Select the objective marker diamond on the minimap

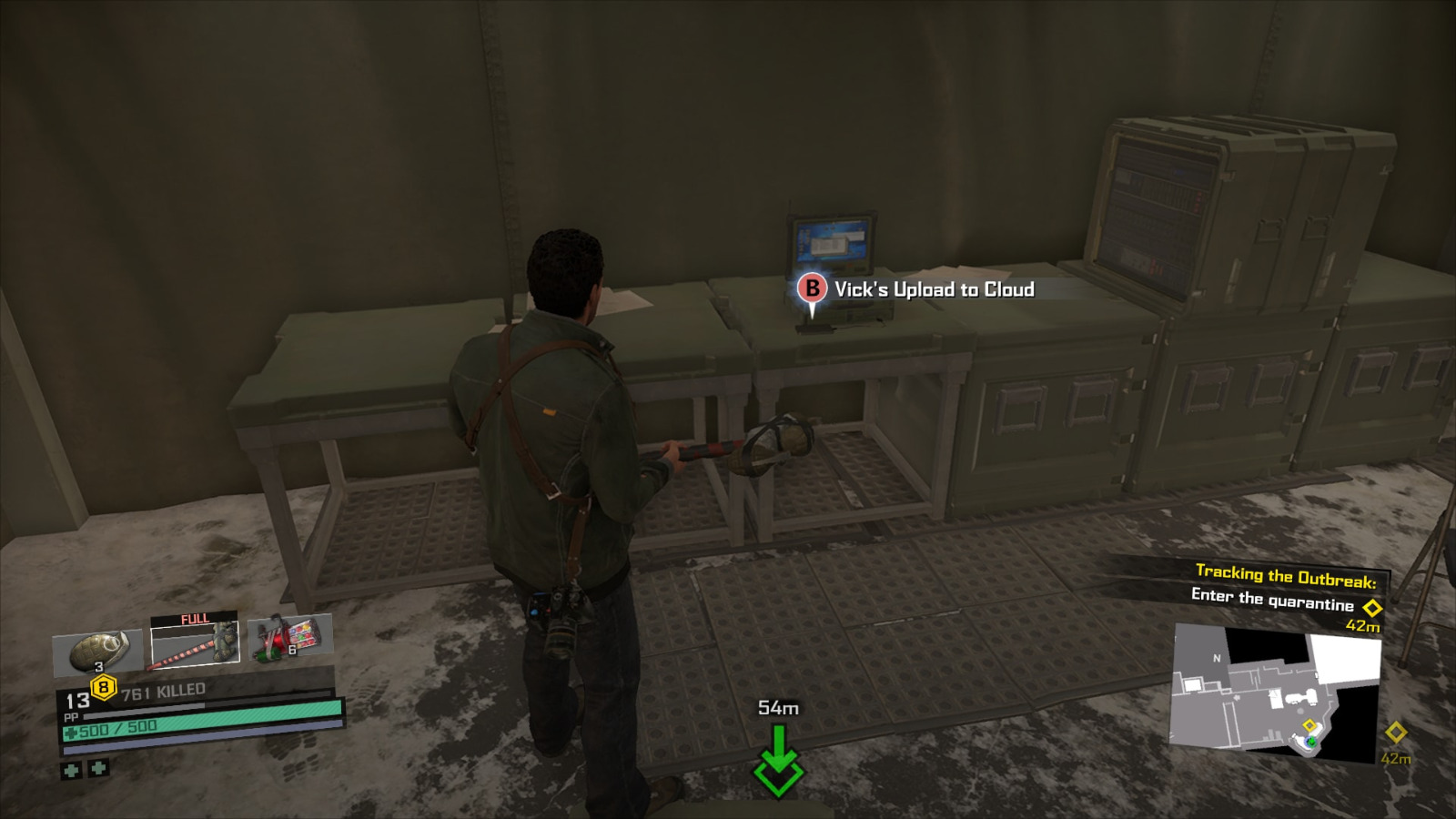tap(1309, 725)
